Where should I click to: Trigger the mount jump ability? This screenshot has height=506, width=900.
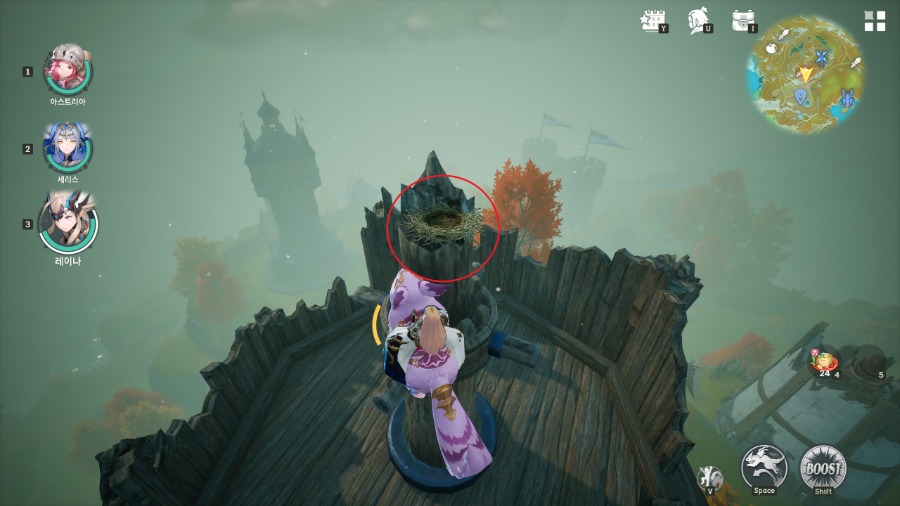[764, 466]
